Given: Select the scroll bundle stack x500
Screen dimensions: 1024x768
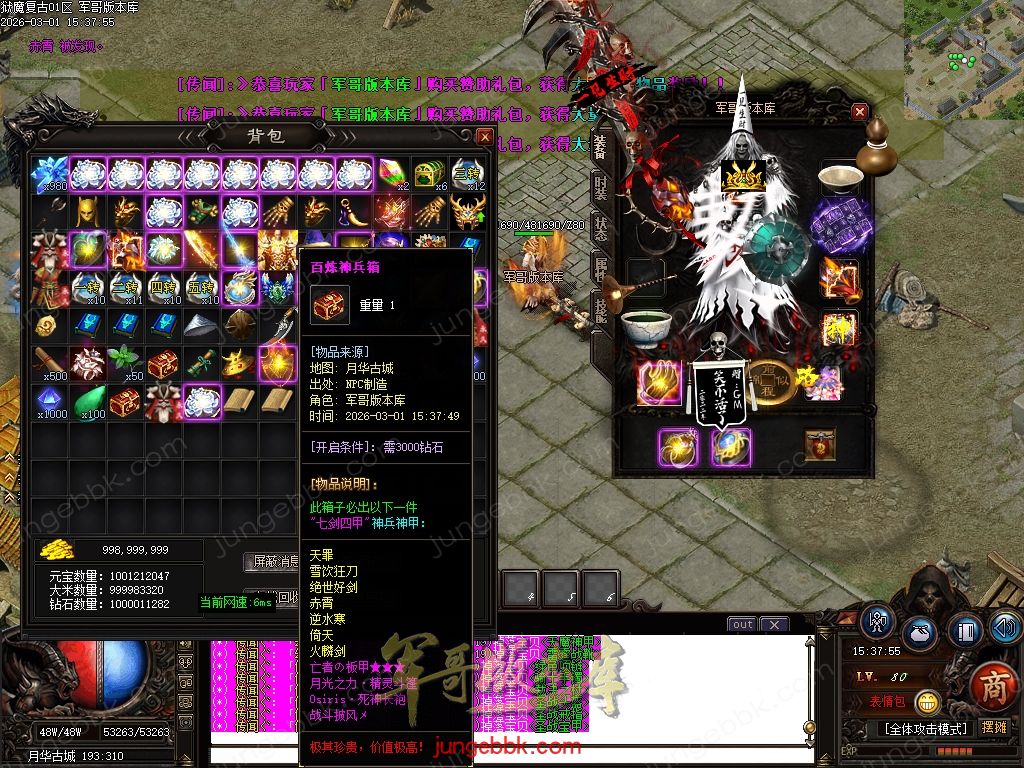Looking at the screenshot, I should tap(50, 364).
